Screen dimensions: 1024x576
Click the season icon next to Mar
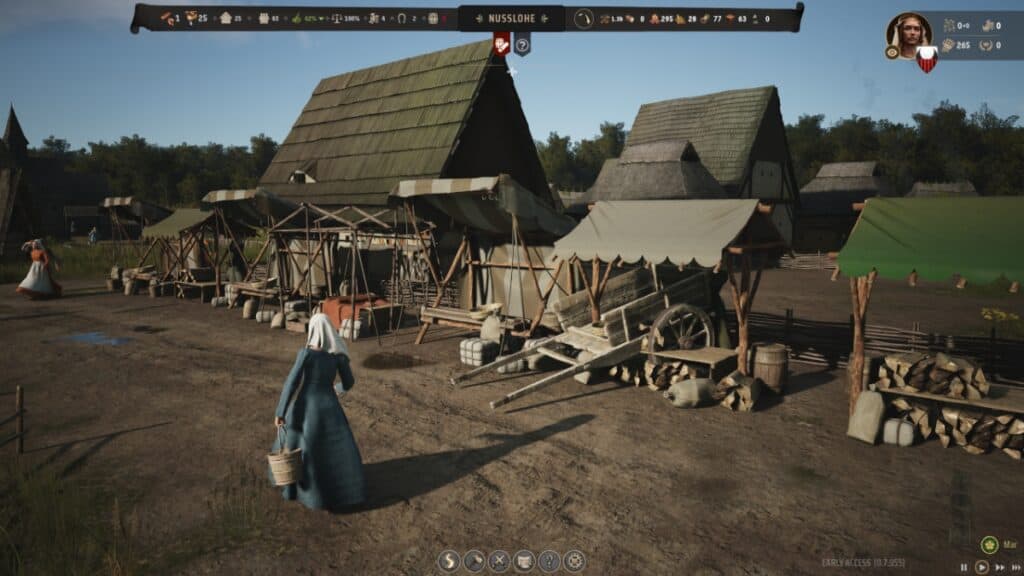[x=989, y=545]
